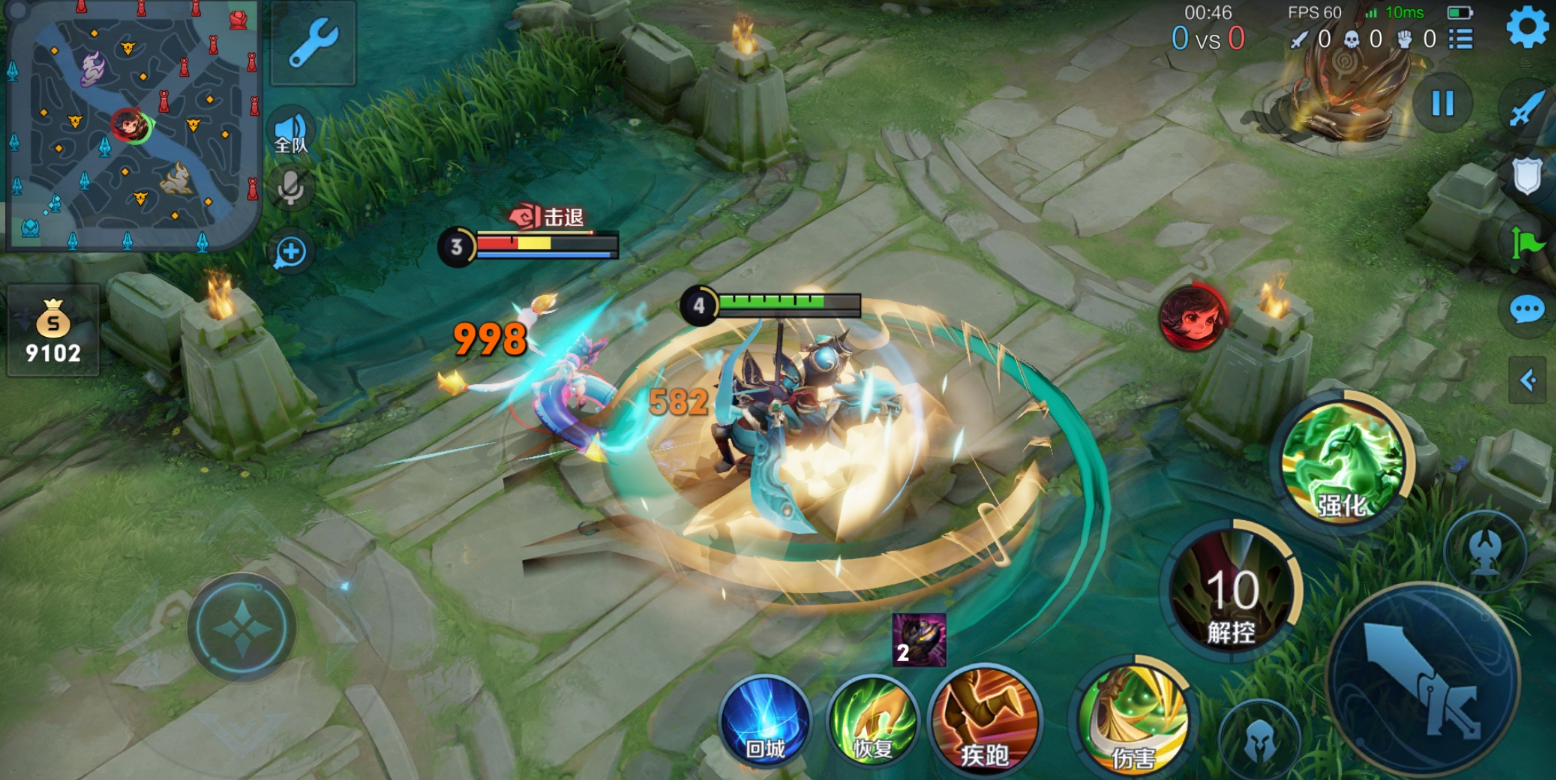1556x780 pixels.
Task: Open the minimap
Action: click(x=132, y=125)
